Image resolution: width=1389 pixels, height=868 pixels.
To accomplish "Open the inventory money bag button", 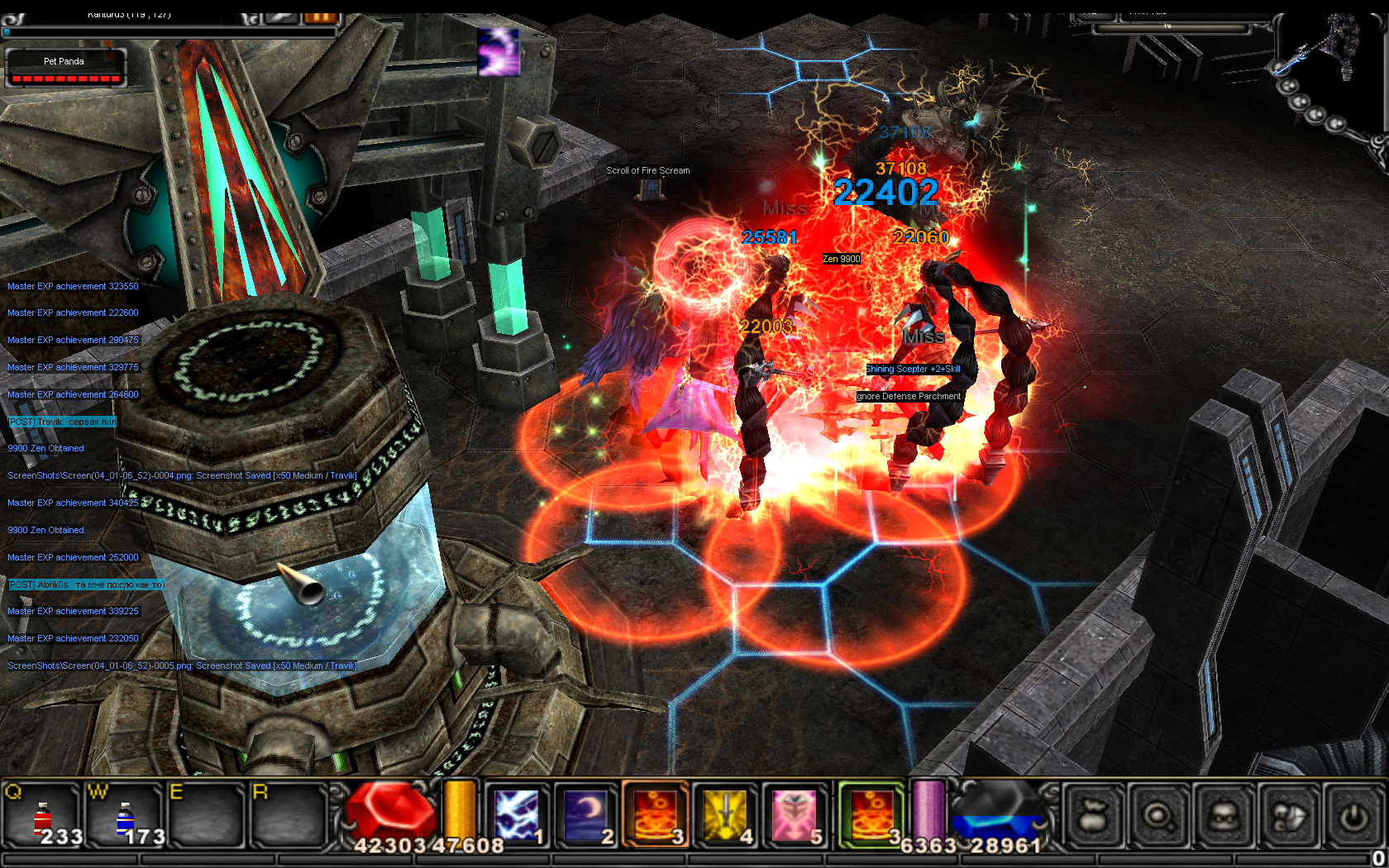I will pos(1093,817).
